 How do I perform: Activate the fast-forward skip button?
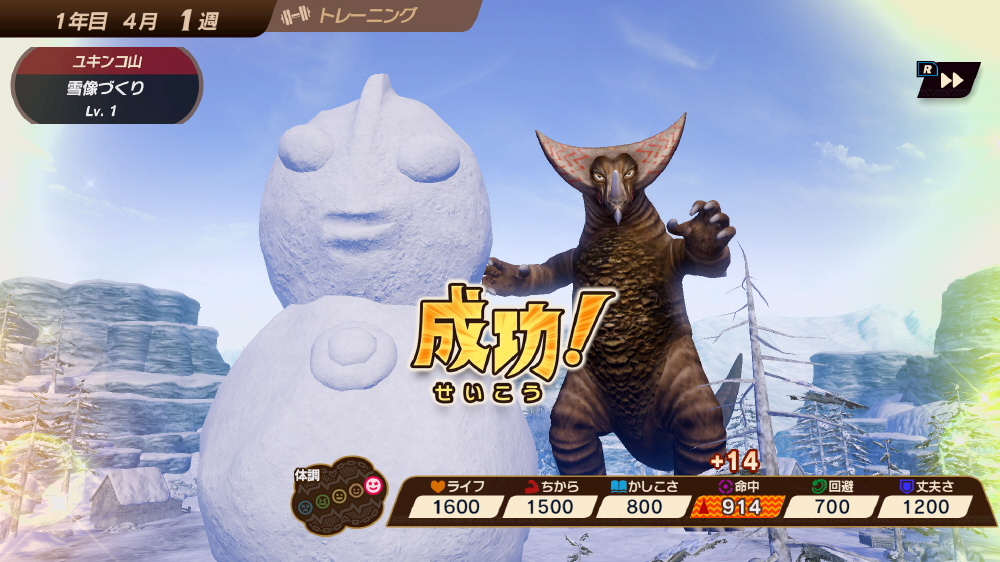point(949,80)
